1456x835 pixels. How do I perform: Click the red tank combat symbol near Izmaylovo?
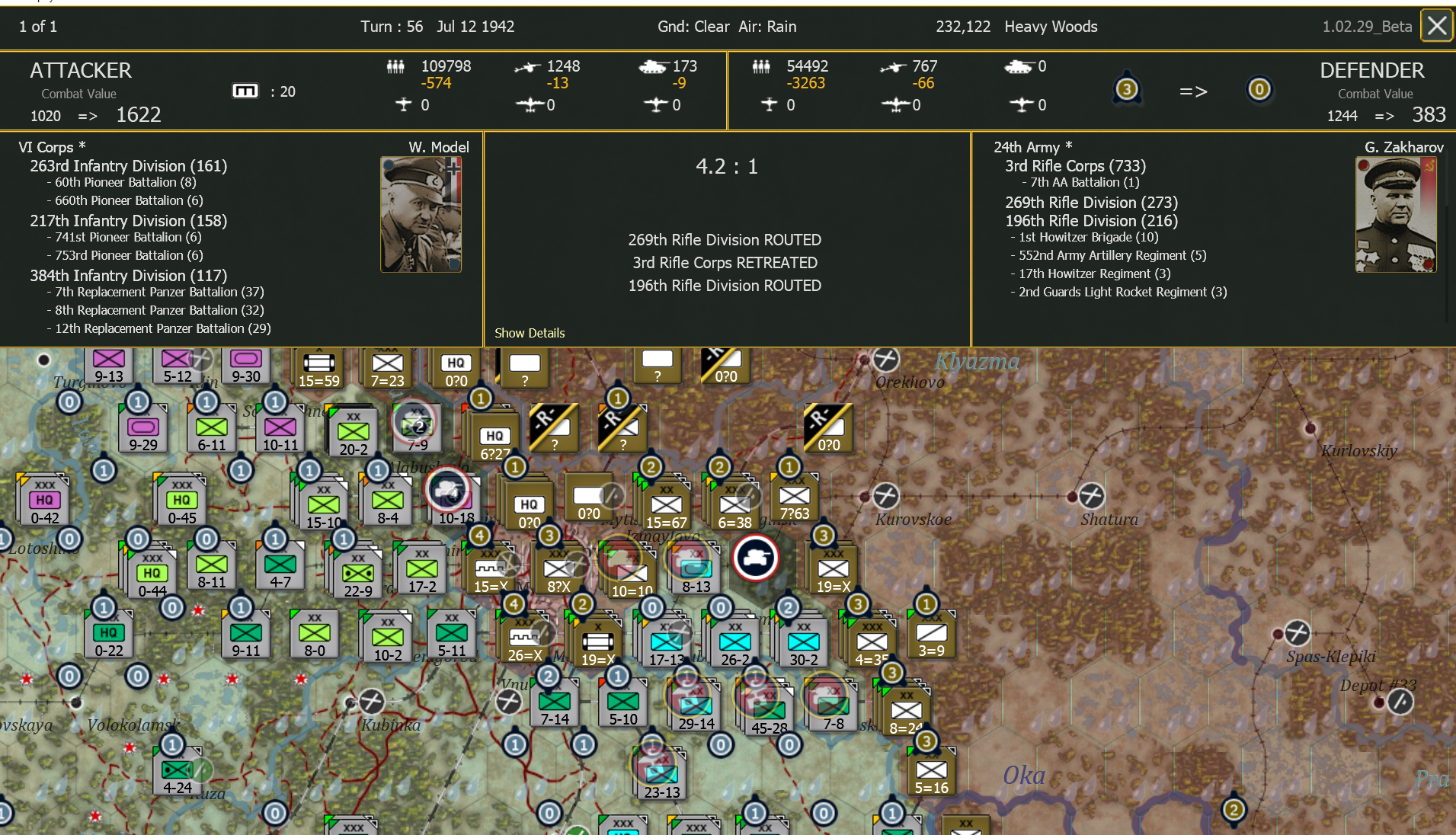pyautogui.click(x=755, y=557)
